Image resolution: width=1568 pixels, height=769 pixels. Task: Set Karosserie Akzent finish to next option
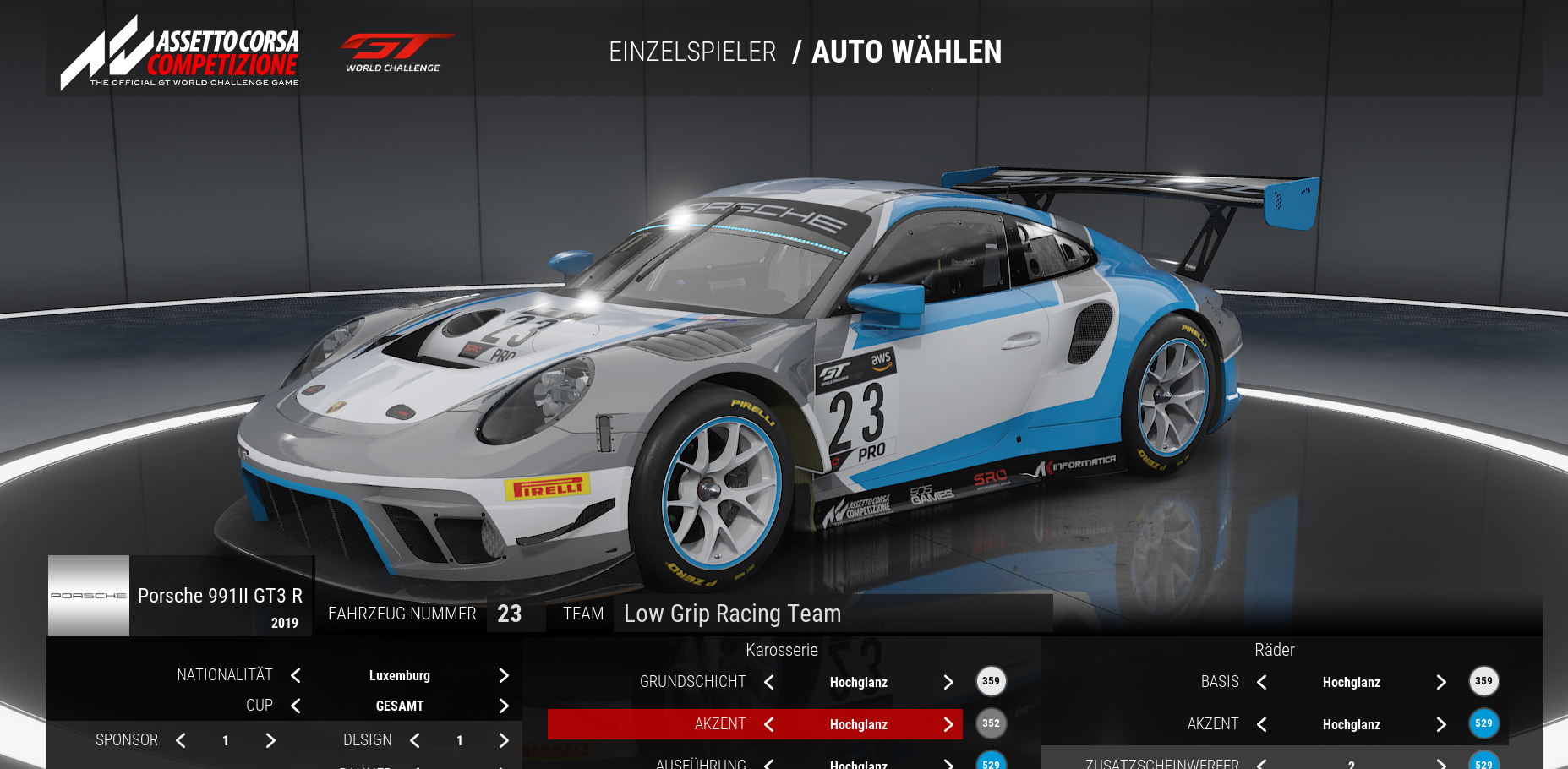948,724
